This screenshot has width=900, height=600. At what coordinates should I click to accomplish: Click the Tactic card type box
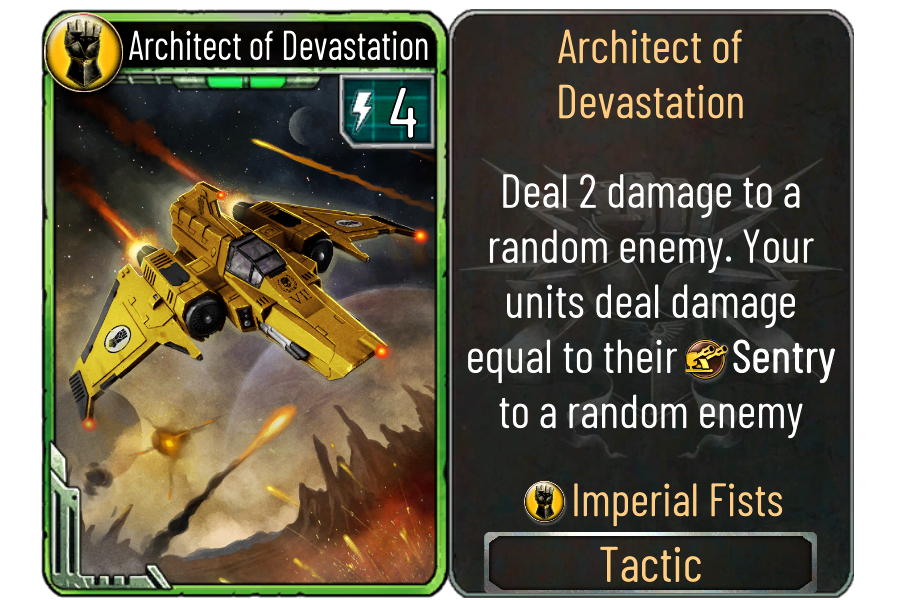point(650,564)
